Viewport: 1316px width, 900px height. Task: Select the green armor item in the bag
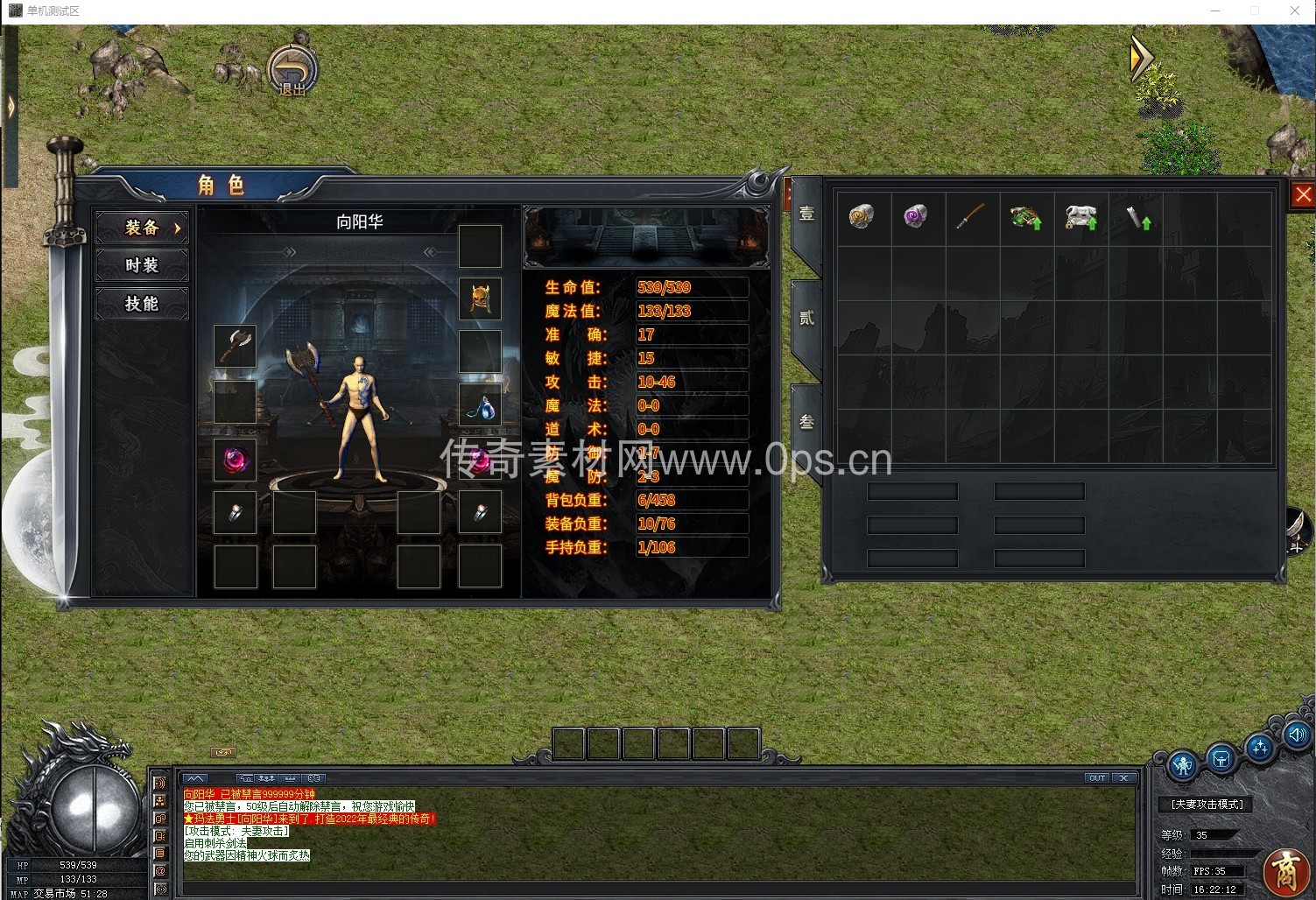1024,217
